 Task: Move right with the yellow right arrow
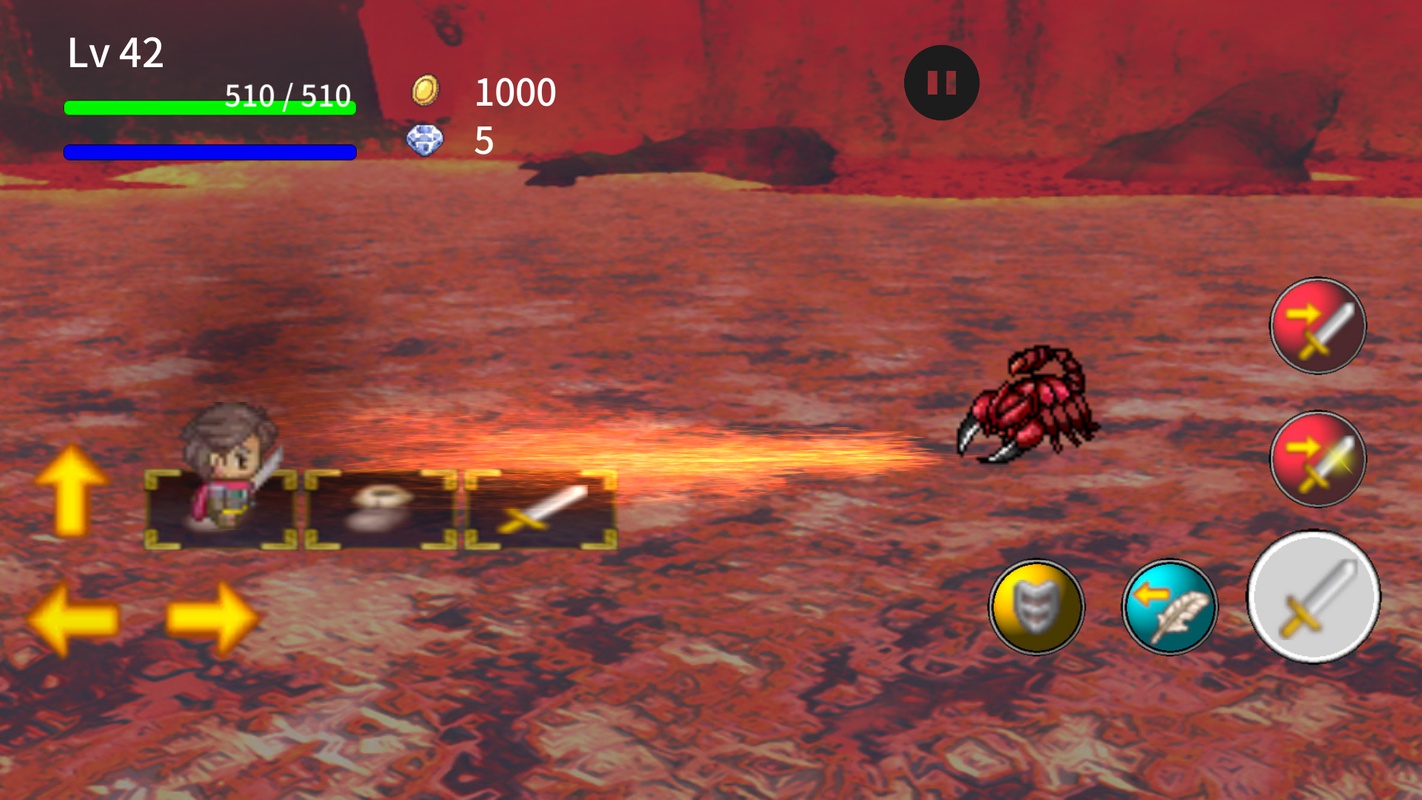(211, 620)
